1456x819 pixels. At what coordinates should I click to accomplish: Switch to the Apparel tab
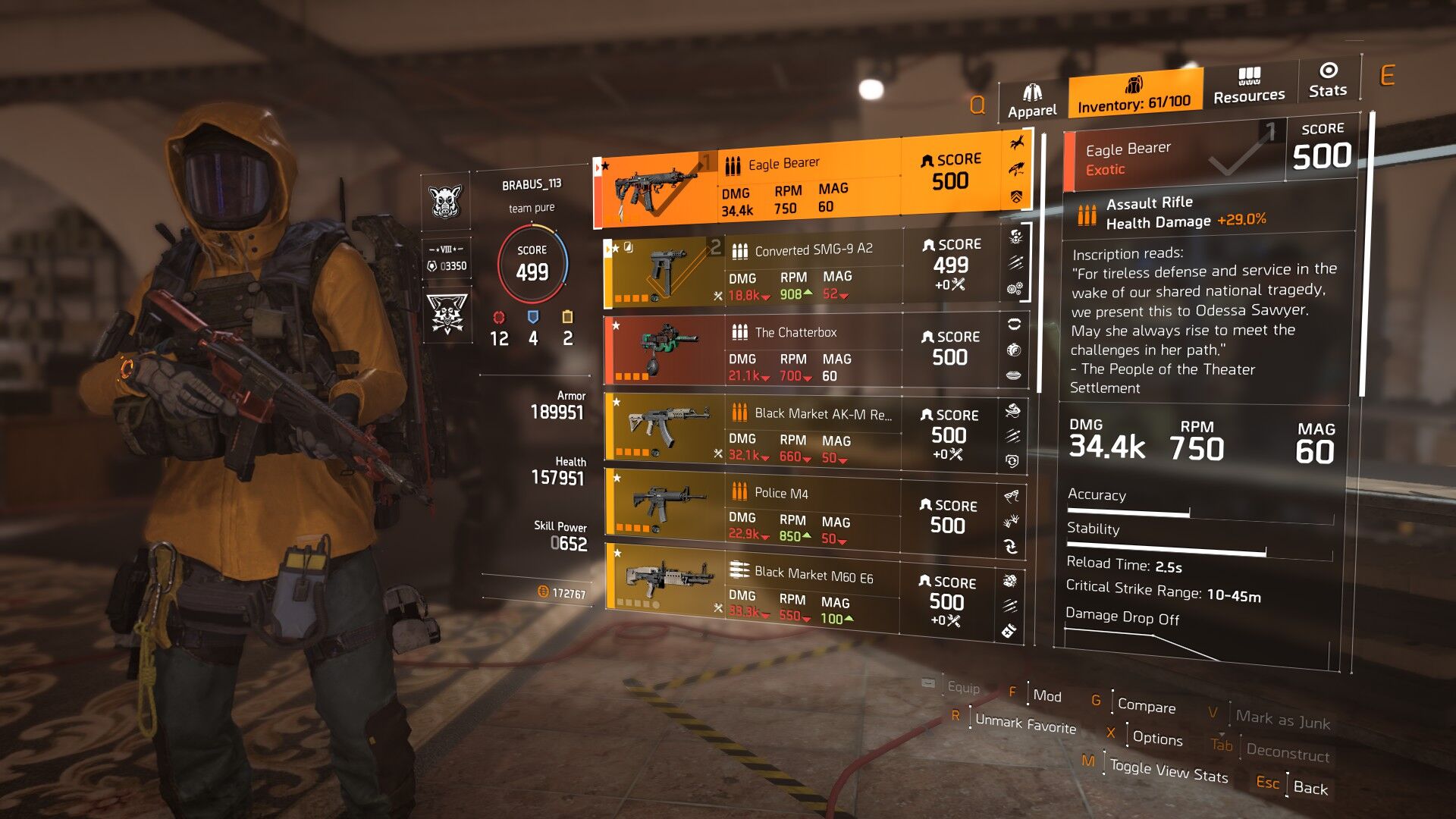[1031, 102]
